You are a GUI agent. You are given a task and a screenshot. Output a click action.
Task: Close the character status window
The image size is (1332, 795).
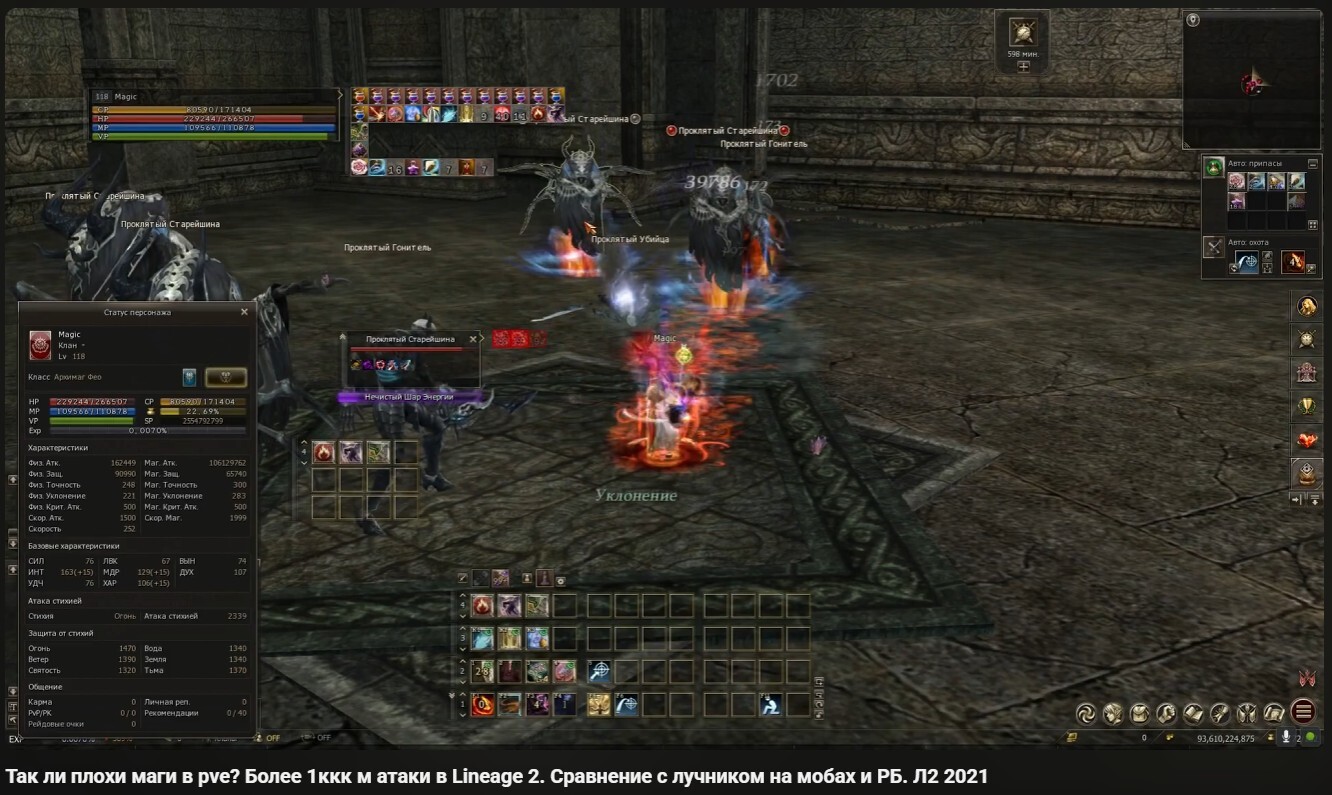(244, 312)
